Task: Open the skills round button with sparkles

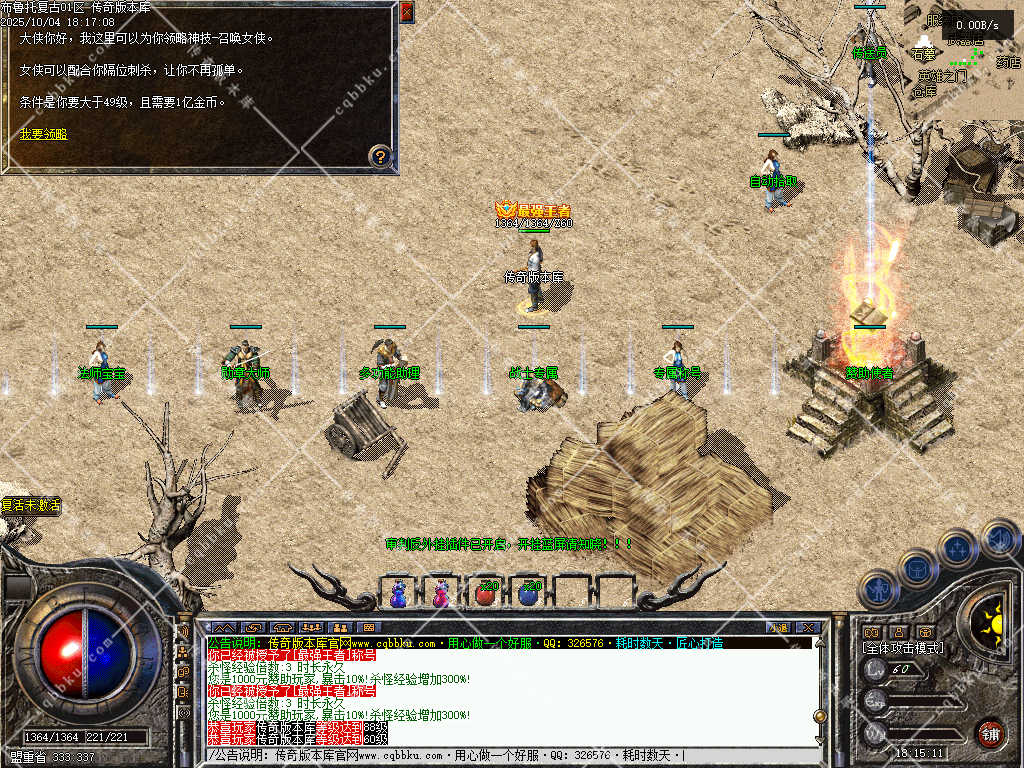Action: (x=957, y=548)
